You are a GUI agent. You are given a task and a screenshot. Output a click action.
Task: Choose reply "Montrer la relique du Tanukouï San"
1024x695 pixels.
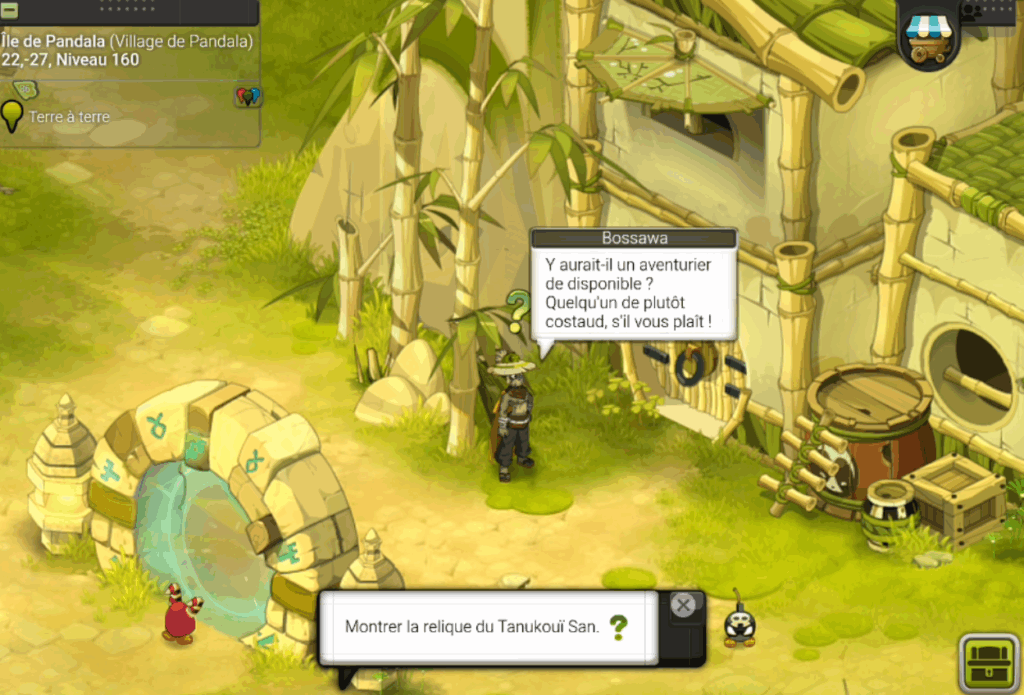(x=473, y=627)
